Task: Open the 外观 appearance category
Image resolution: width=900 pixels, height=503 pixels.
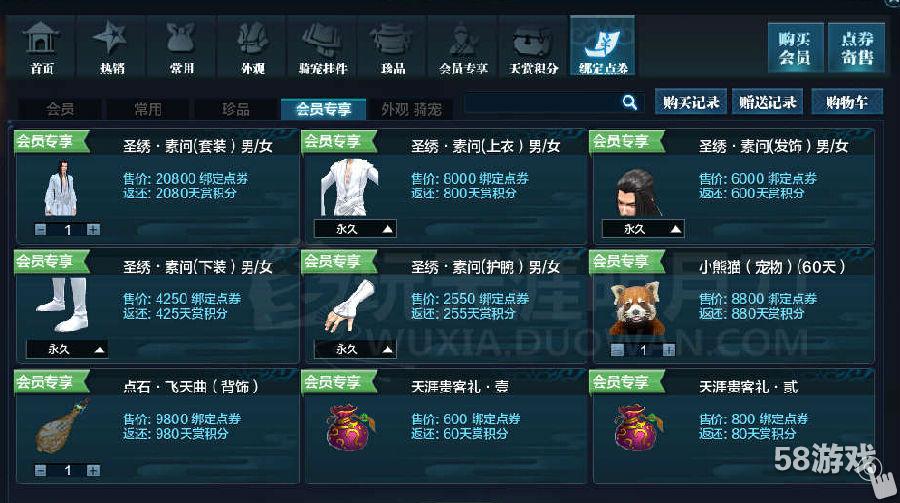Action: [x=252, y=46]
